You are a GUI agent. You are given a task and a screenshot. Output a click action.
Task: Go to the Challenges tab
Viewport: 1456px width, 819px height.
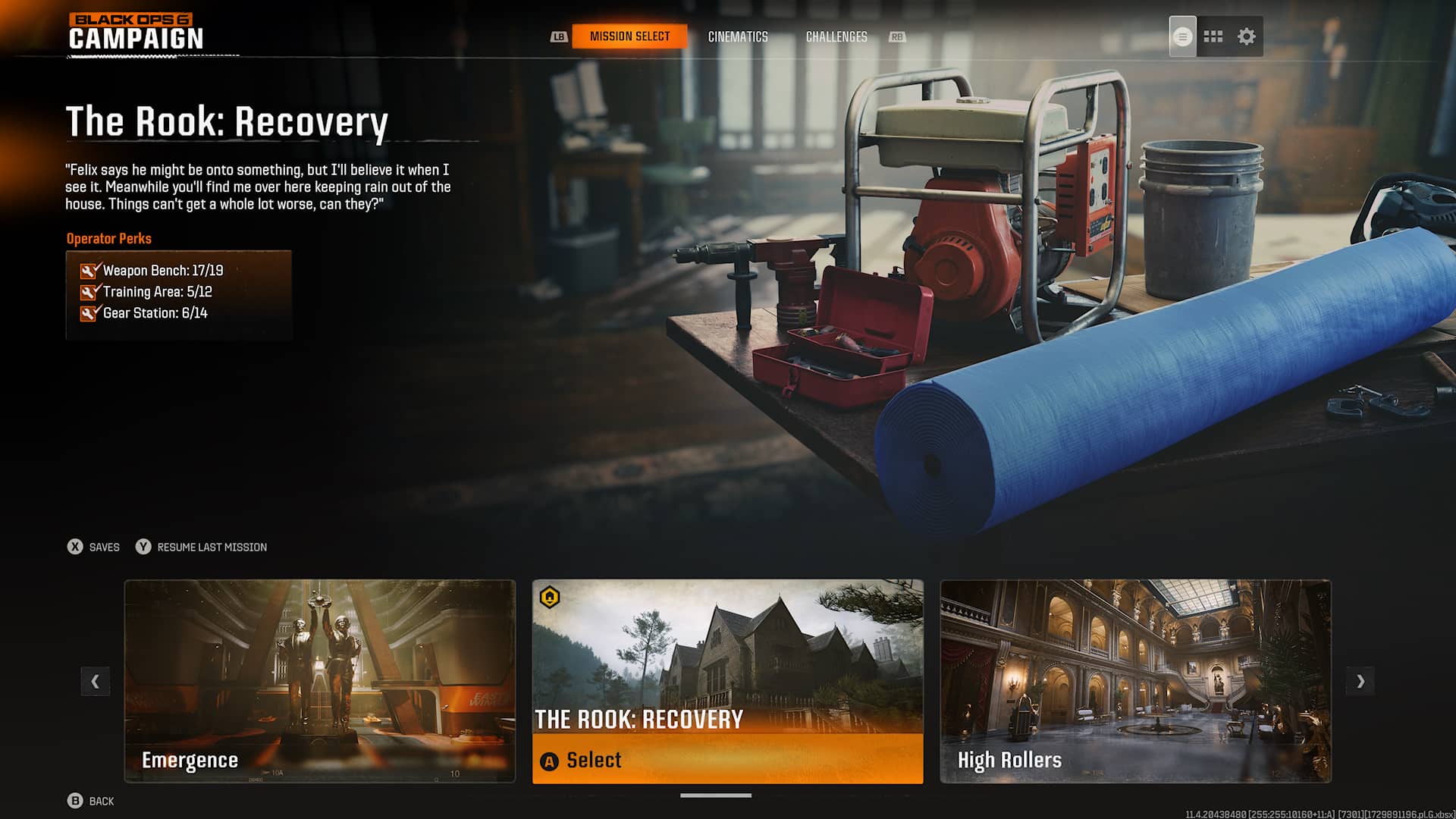[x=836, y=36]
